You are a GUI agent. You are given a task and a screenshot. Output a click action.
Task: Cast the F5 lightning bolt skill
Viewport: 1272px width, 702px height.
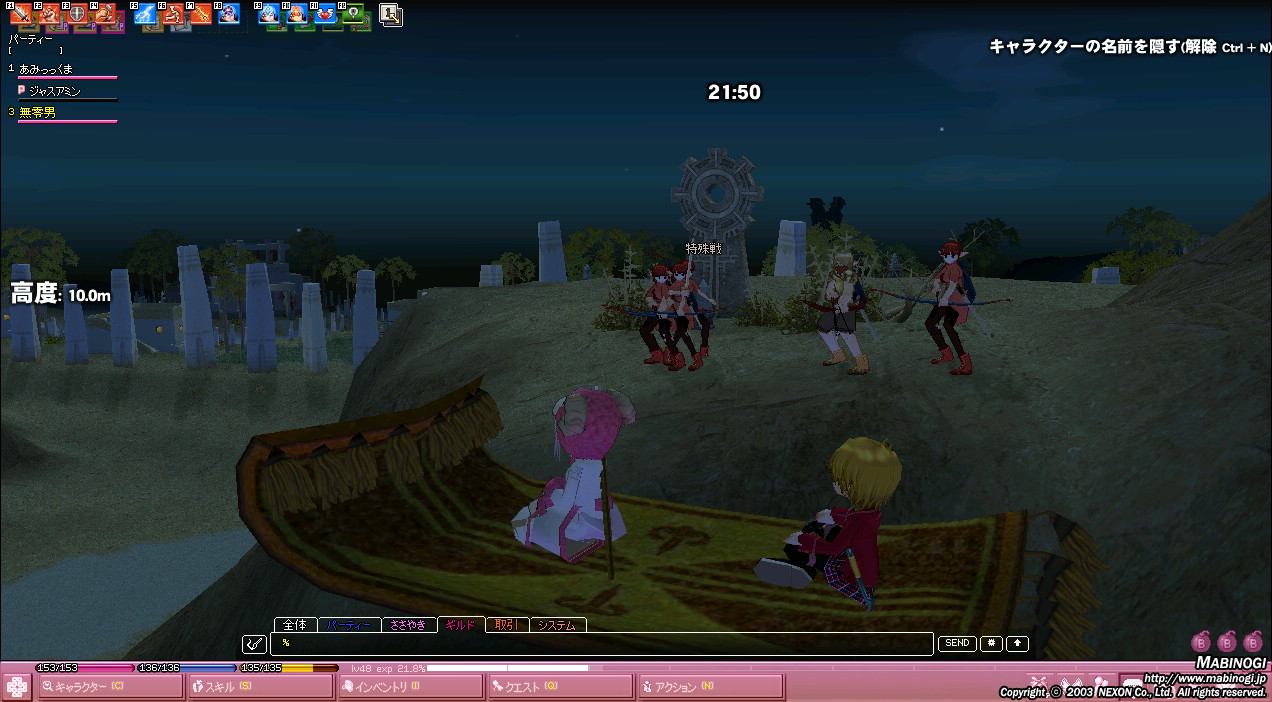146,14
